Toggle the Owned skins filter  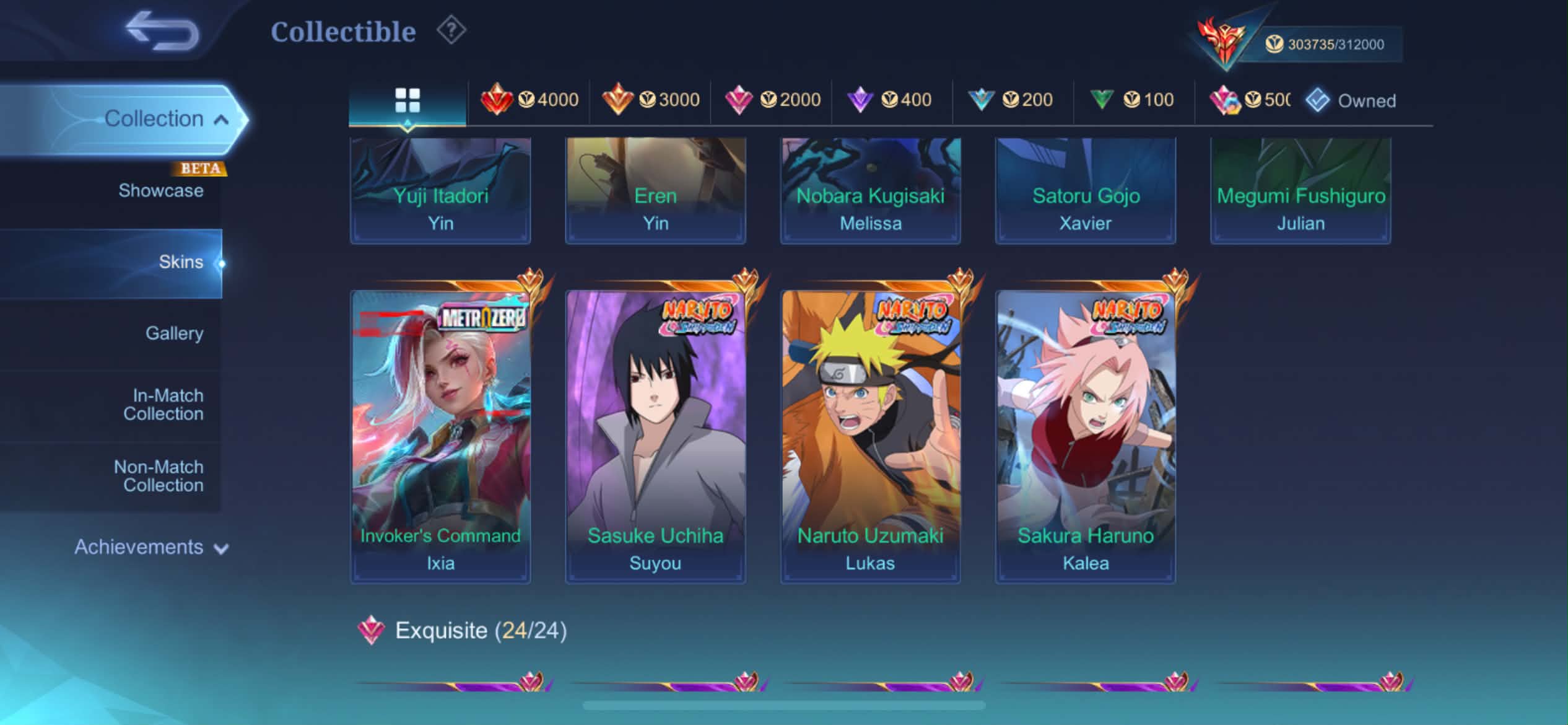1351,100
